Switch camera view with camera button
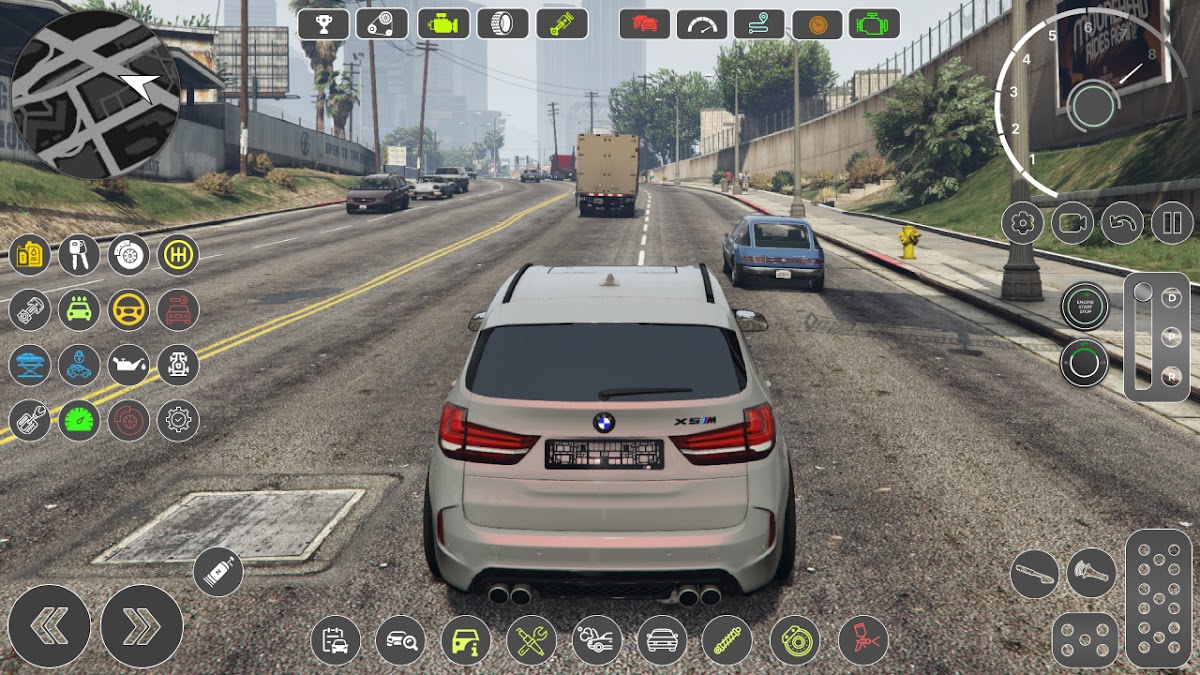The width and height of the screenshot is (1200, 675). (1072, 223)
